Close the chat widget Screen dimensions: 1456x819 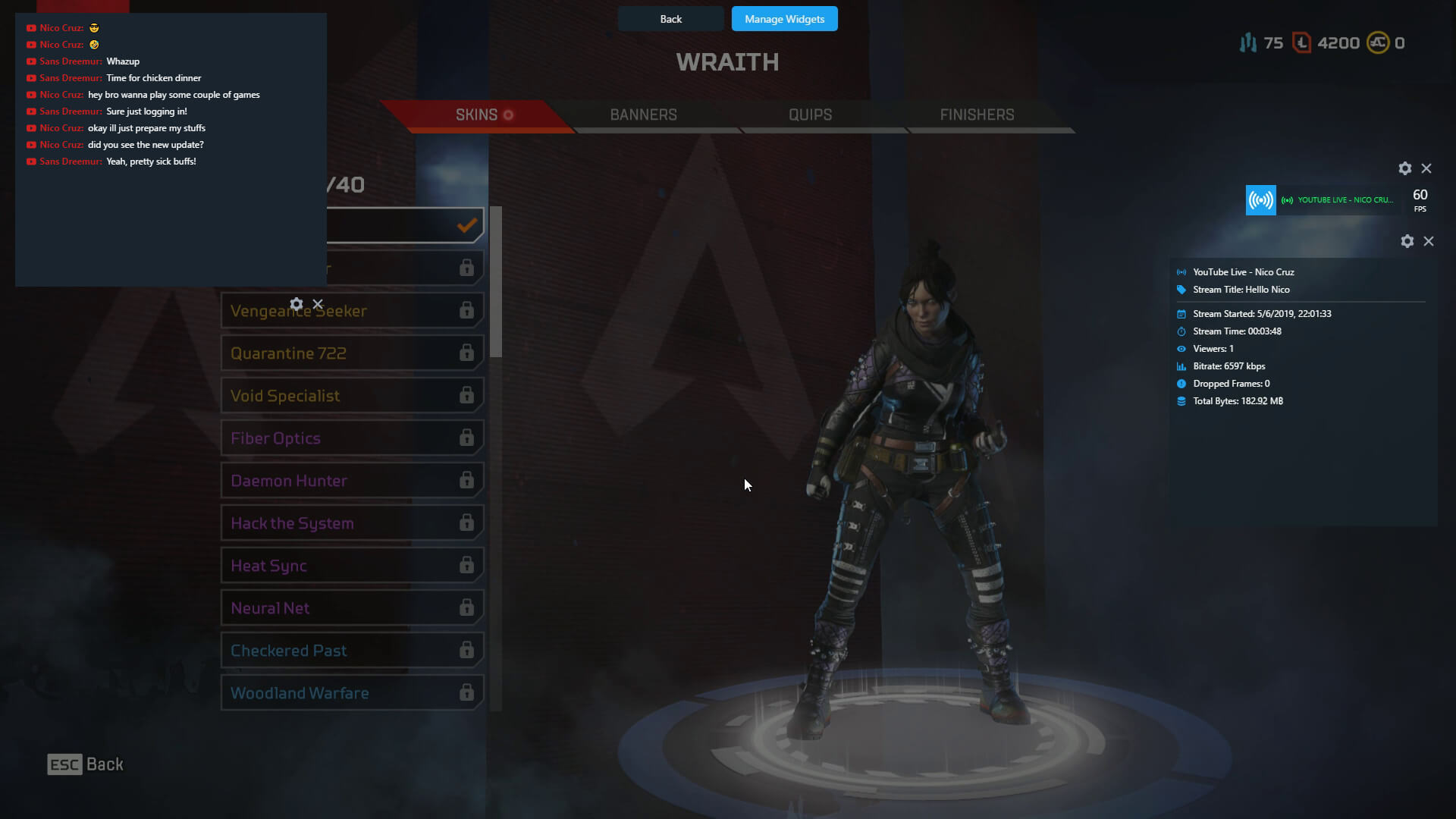[318, 304]
